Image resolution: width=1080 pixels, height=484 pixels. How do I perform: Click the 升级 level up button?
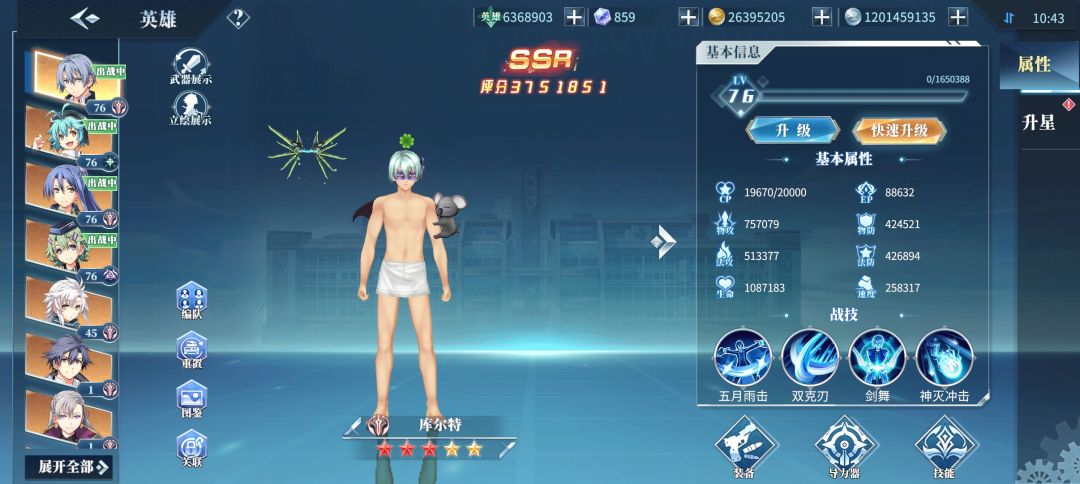point(793,130)
